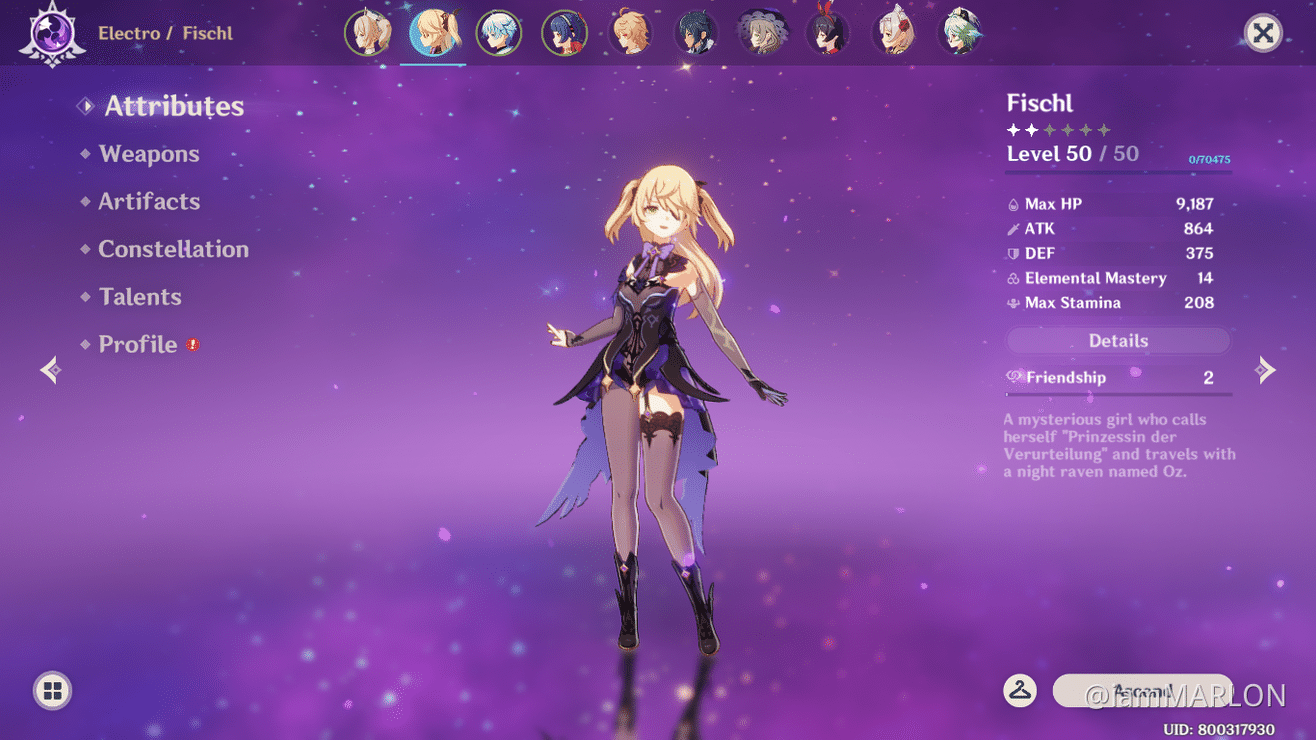Click the party setup grid icon bottom left
This screenshot has height=740, width=1316.
(x=51, y=691)
